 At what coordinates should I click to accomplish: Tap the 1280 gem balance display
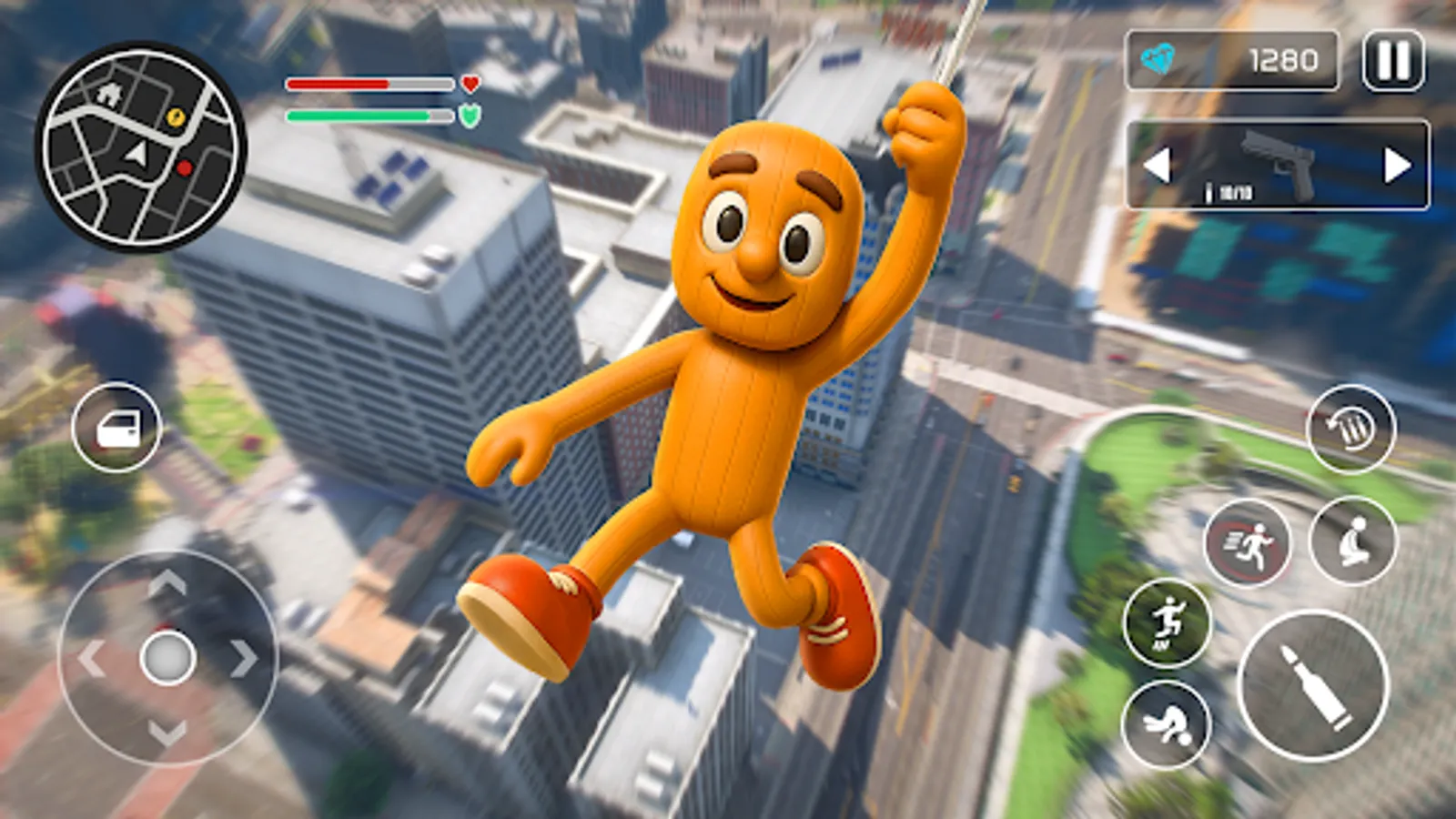point(1283,59)
